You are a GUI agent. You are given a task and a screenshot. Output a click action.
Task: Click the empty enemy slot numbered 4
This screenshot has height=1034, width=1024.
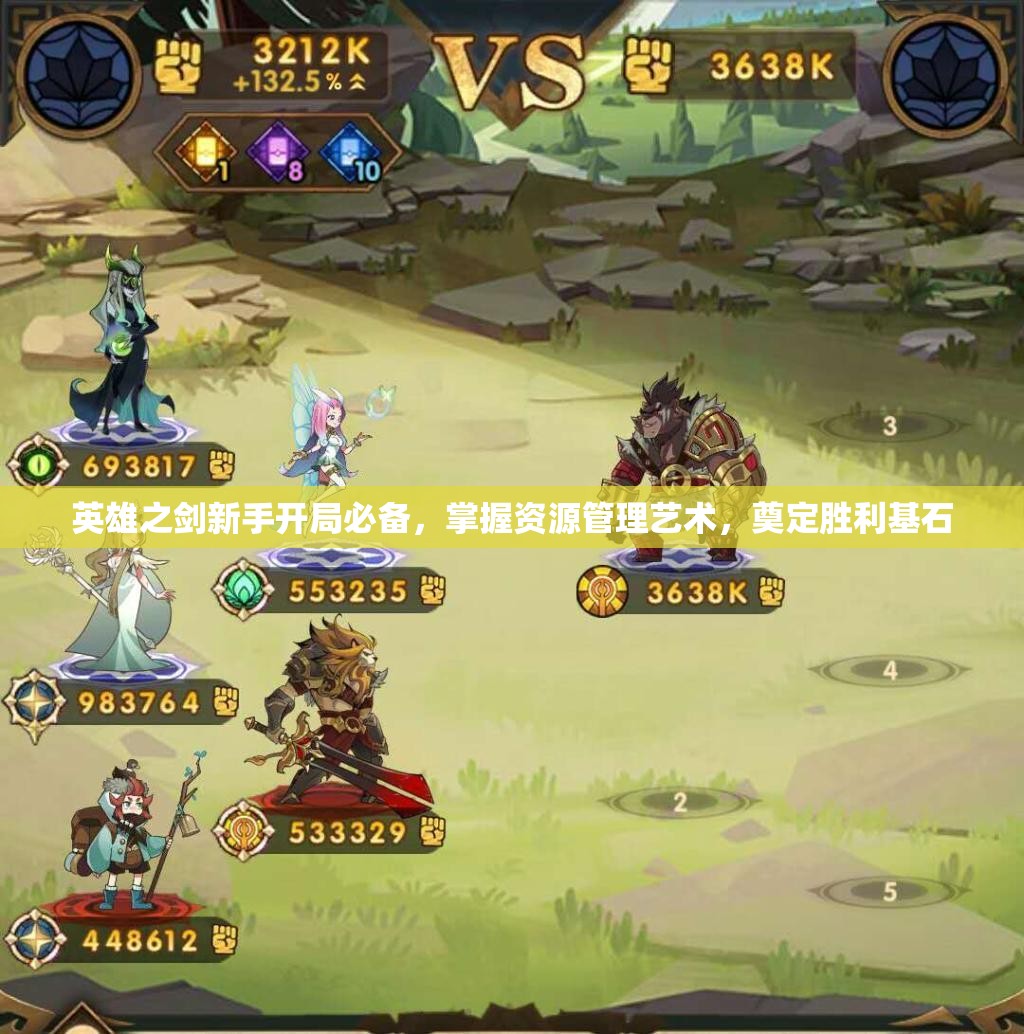(x=889, y=671)
